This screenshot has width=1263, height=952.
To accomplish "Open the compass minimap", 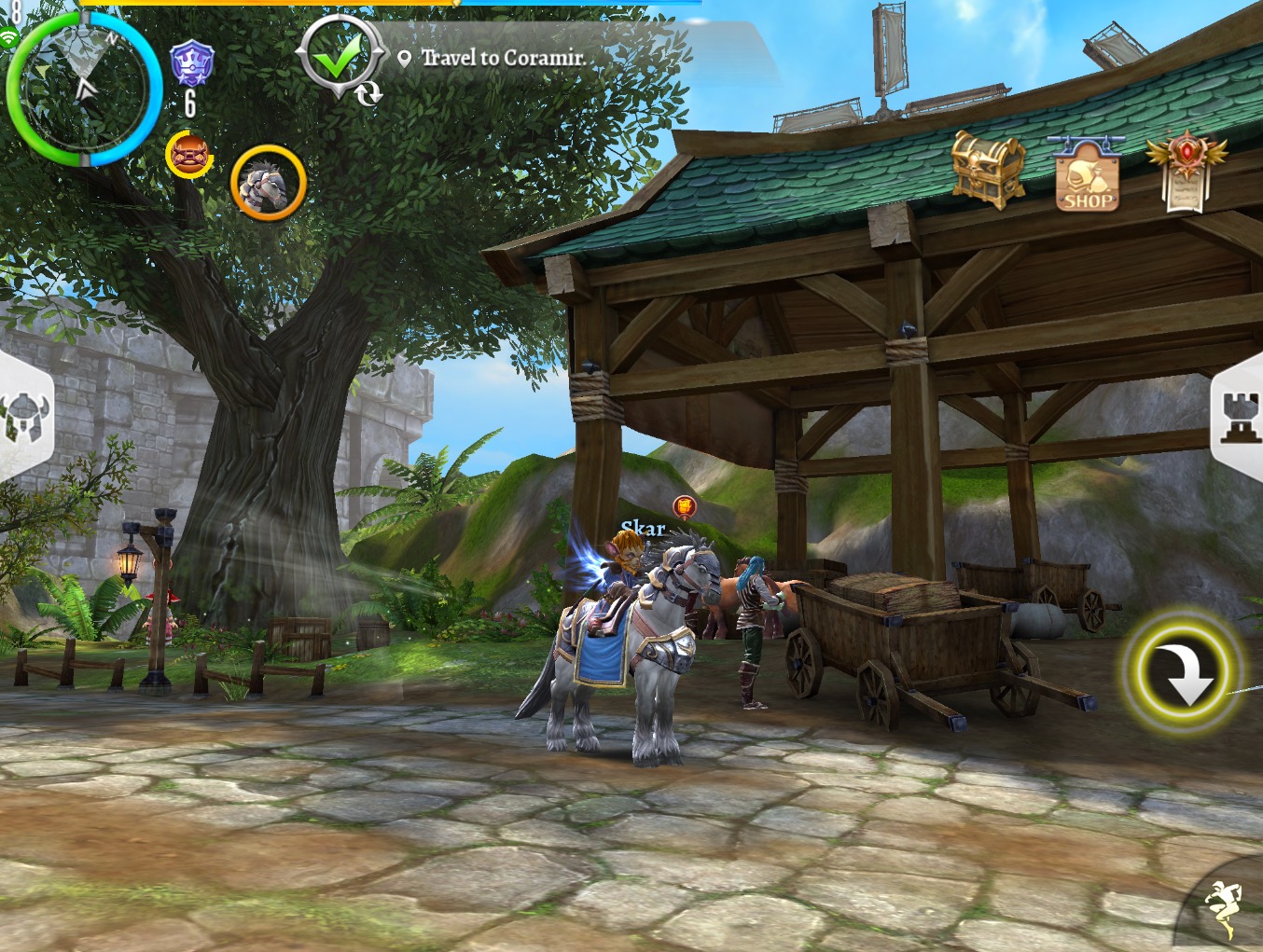I will coord(82,89).
